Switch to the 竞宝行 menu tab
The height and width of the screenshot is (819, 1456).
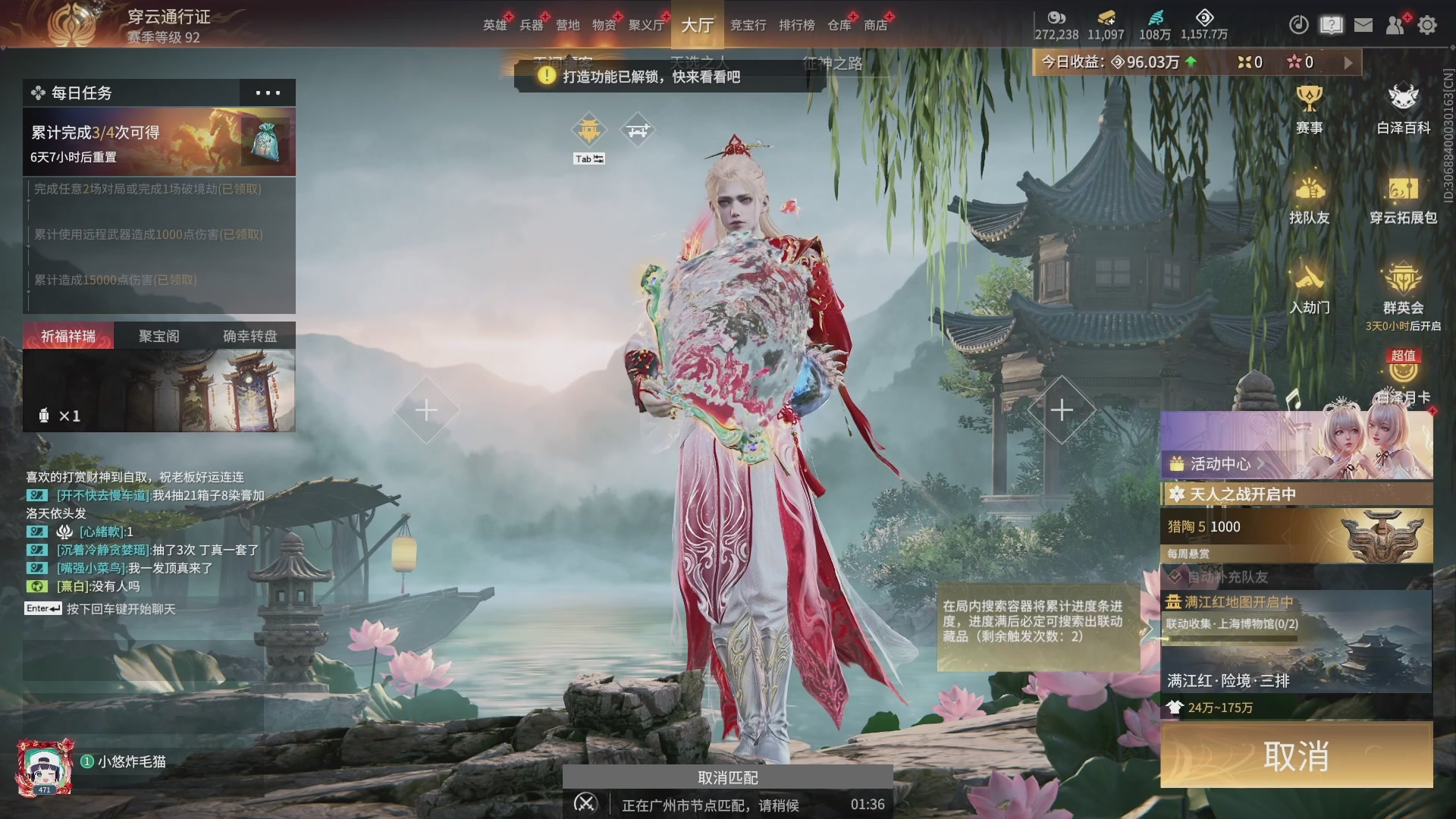[748, 25]
